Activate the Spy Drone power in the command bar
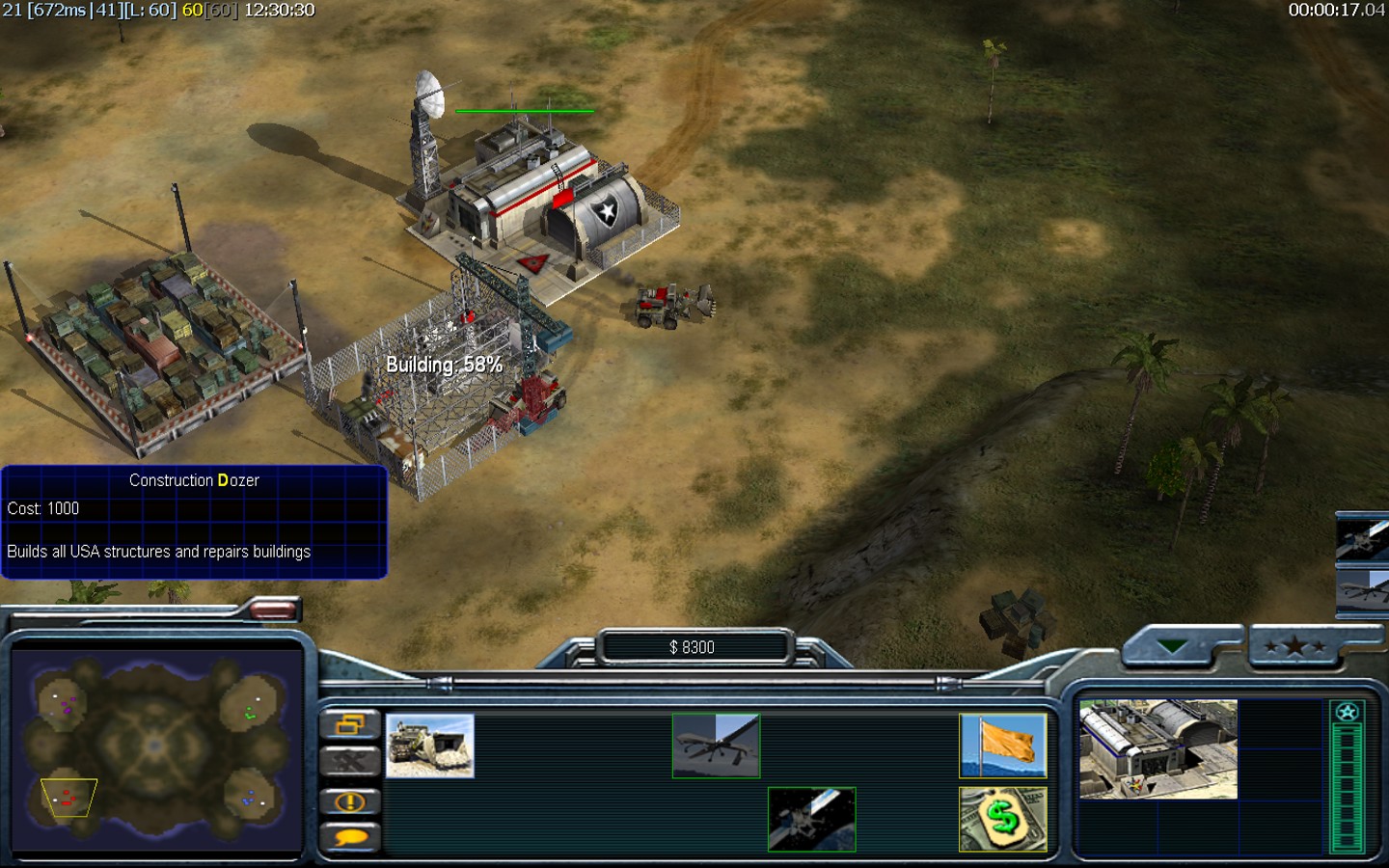 pyautogui.click(x=716, y=746)
